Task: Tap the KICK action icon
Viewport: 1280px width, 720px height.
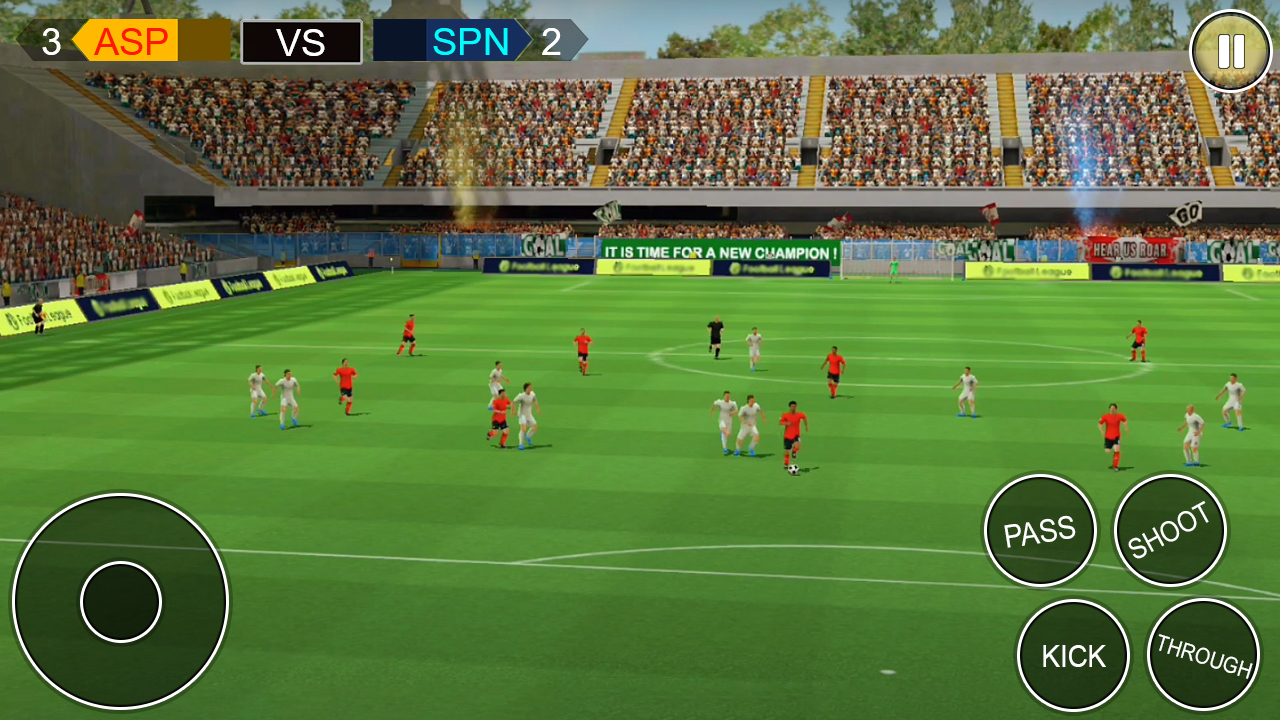Action: [1073, 655]
